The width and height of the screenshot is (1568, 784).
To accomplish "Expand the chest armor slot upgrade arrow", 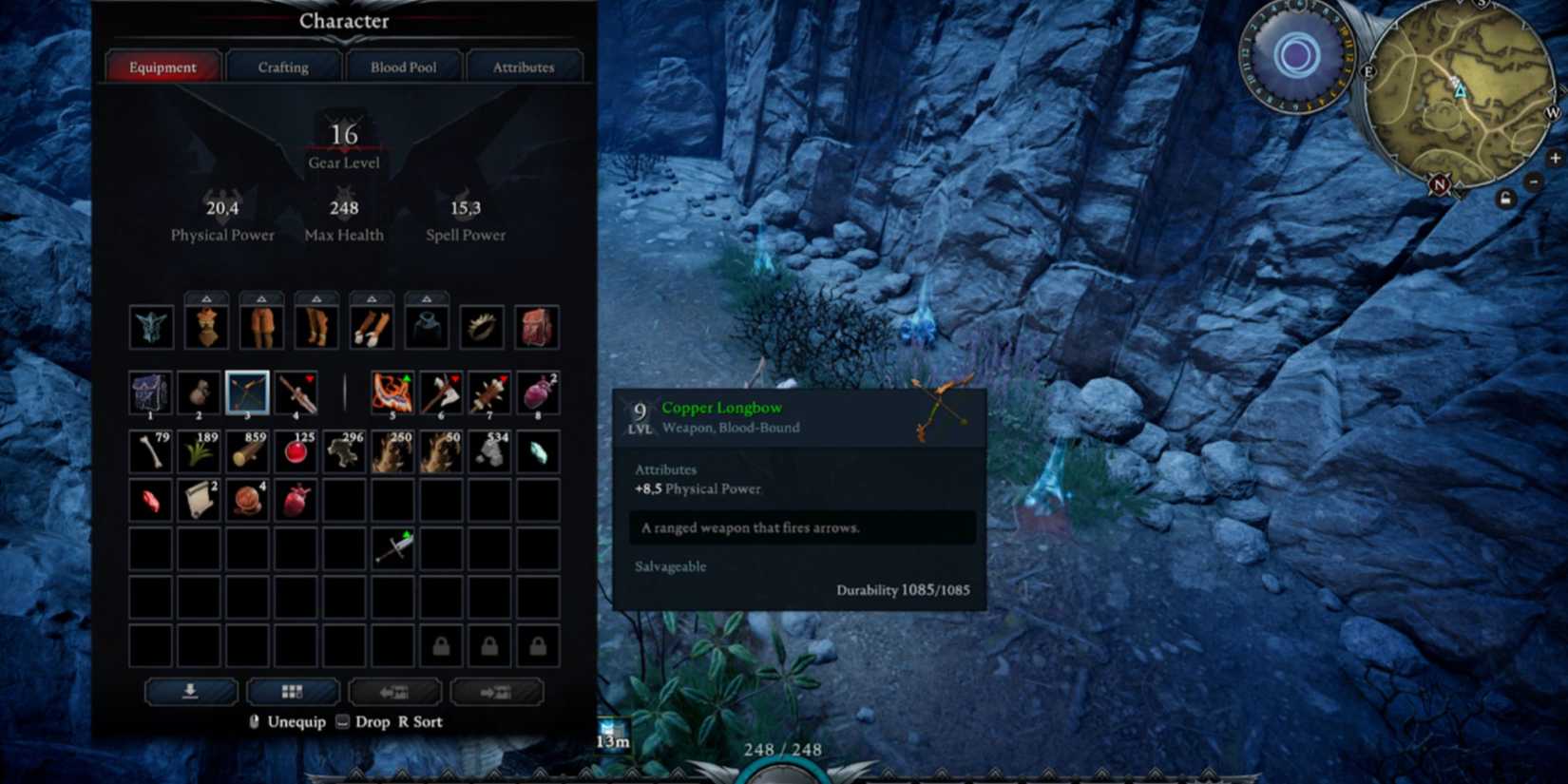I will [x=206, y=296].
